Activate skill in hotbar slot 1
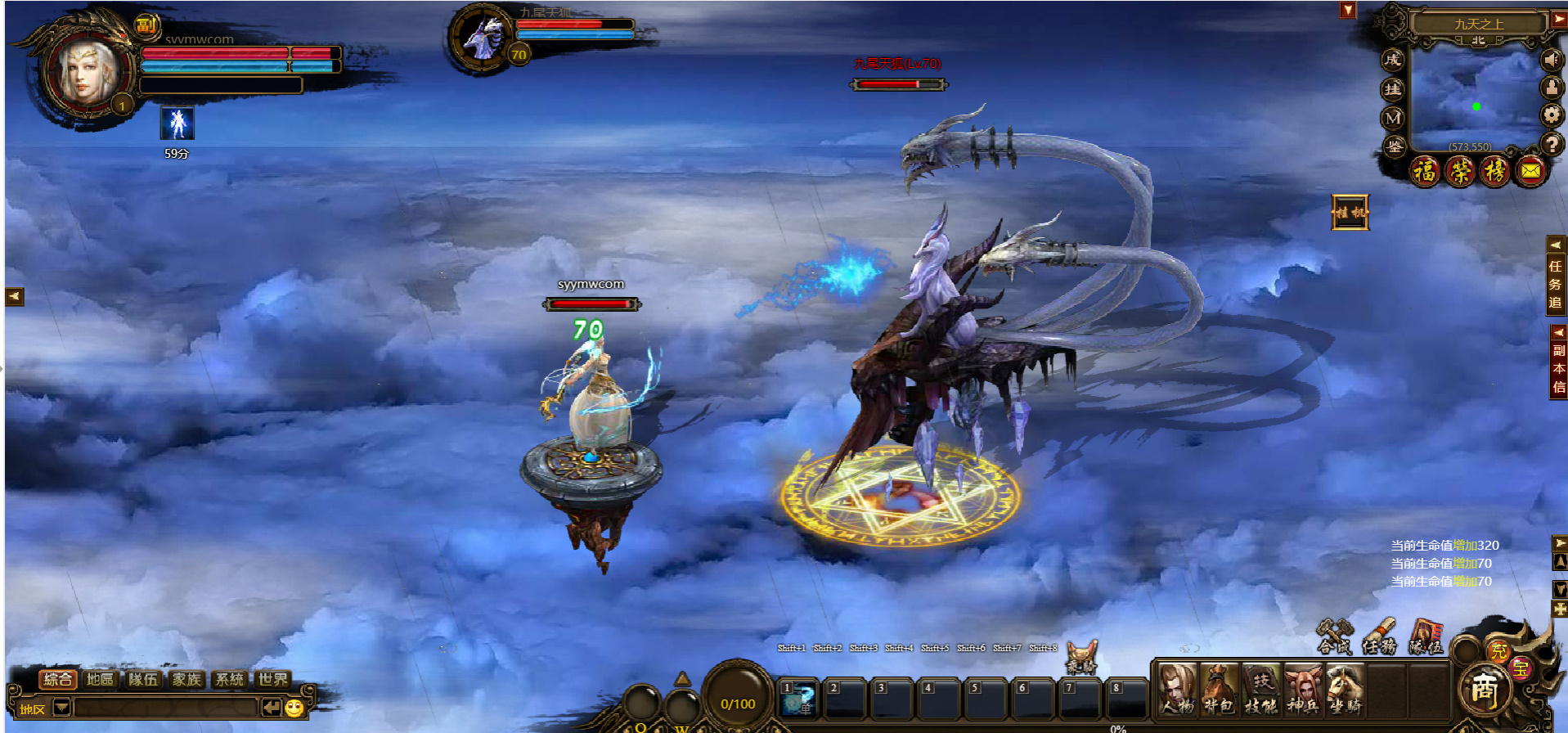This screenshot has width=1568, height=733. 797,698
